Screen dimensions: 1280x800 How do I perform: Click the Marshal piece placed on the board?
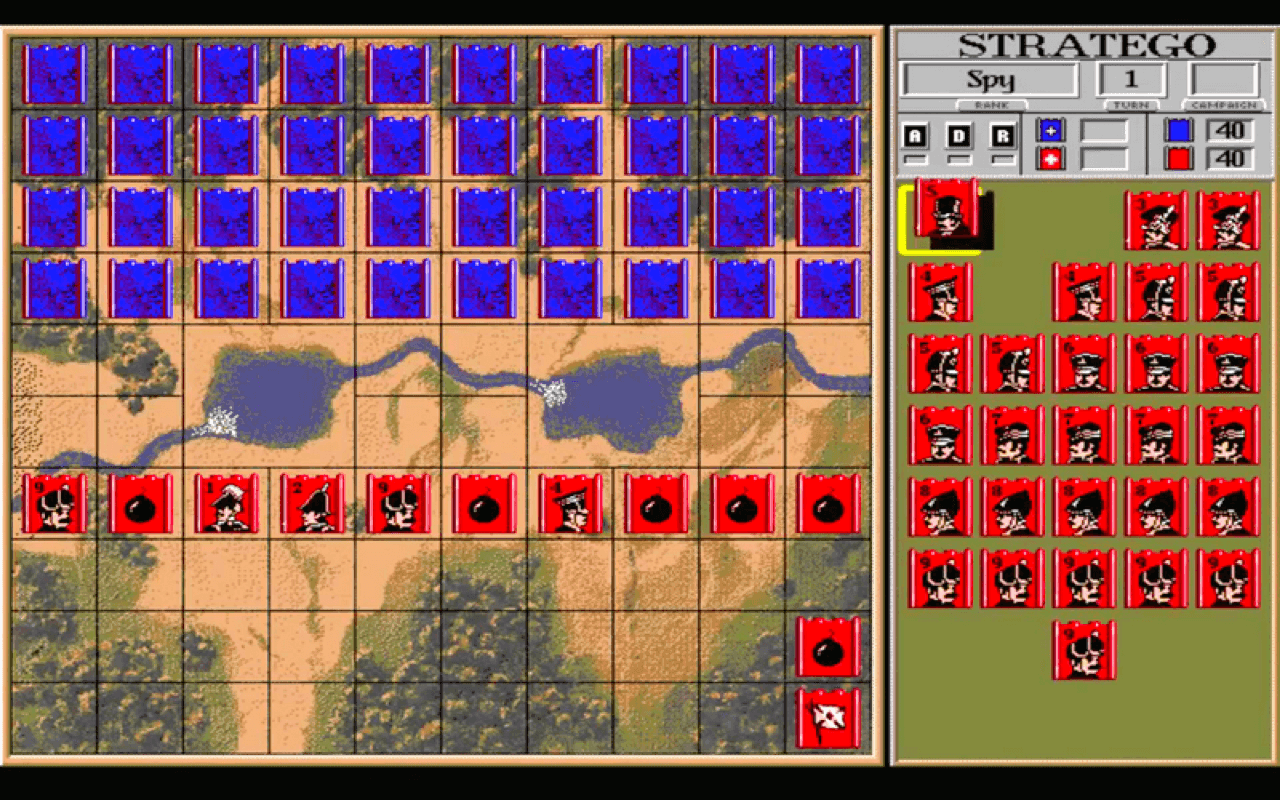227,505
